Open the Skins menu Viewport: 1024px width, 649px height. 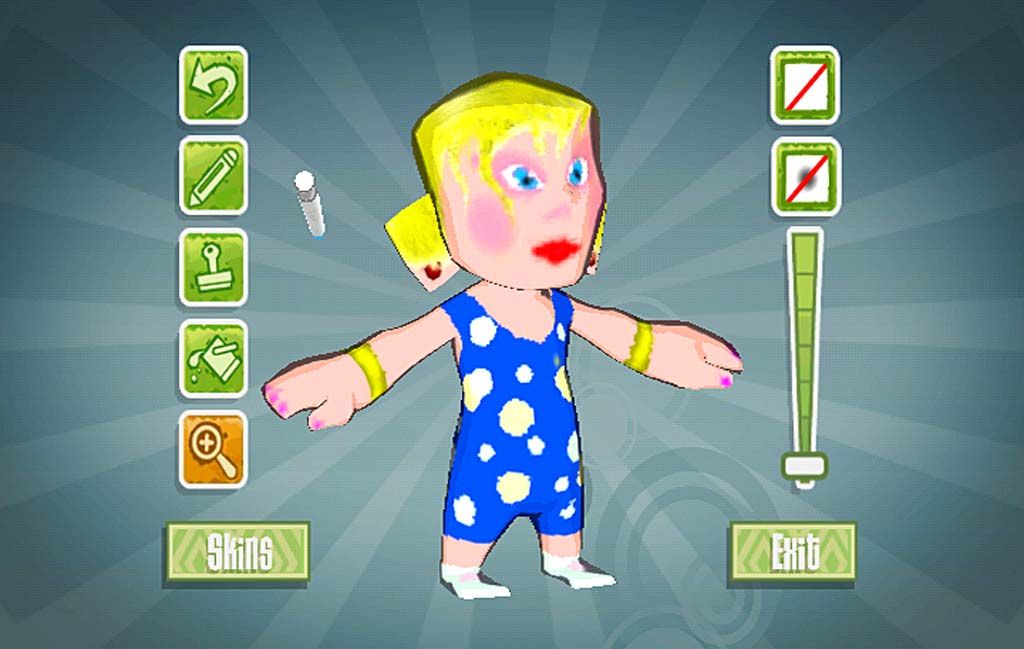pos(238,551)
